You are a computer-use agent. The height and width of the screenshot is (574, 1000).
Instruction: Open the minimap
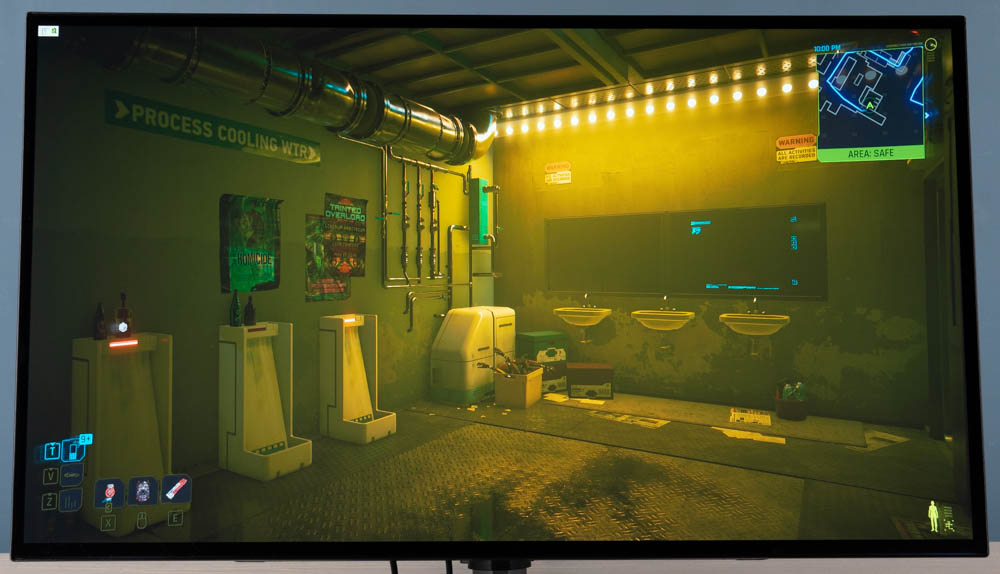pyautogui.click(x=870, y=98)
